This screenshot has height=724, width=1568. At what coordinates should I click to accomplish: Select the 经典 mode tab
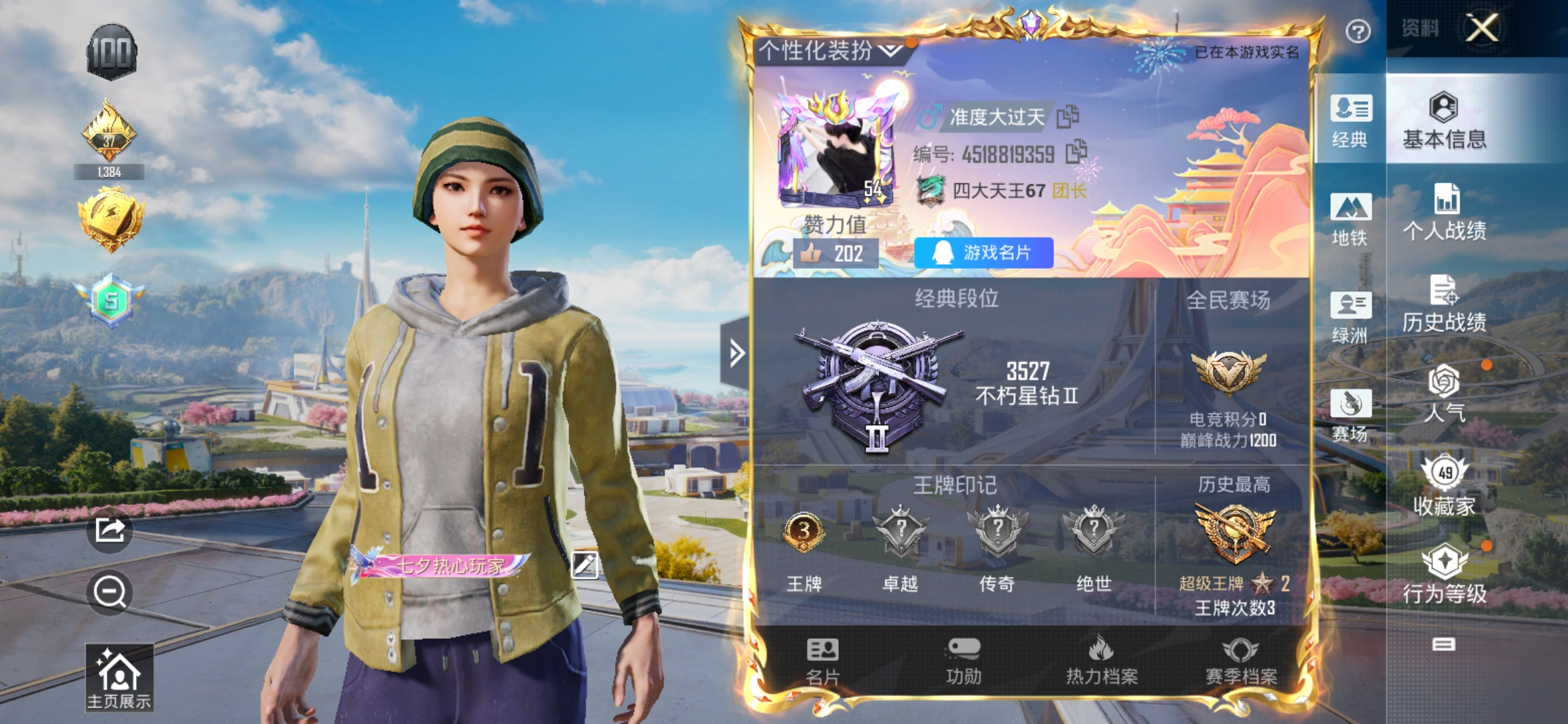point(1350,121)
